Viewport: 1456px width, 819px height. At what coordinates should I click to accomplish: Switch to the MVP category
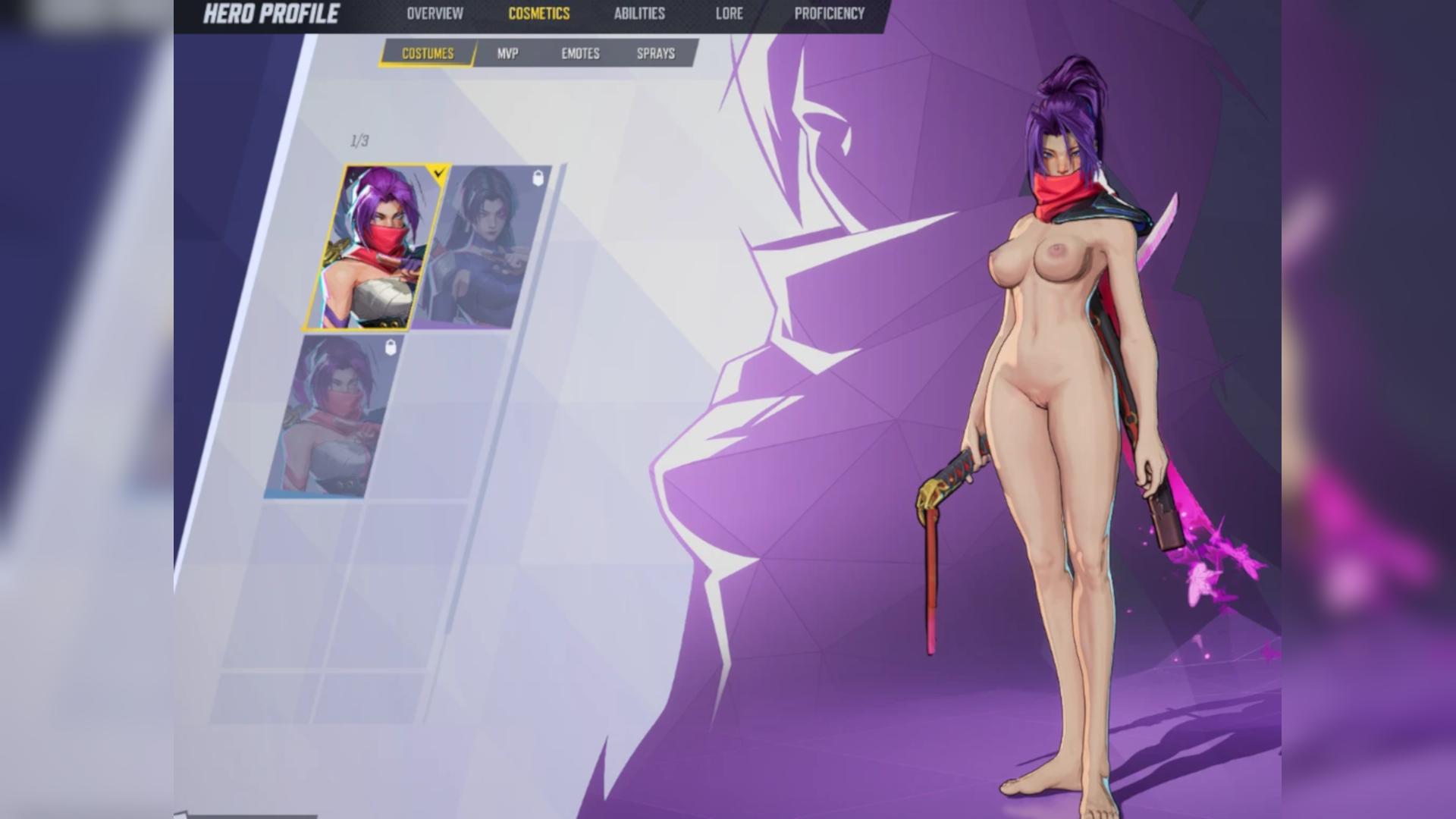pyautogui.click(x=507, y=54)
